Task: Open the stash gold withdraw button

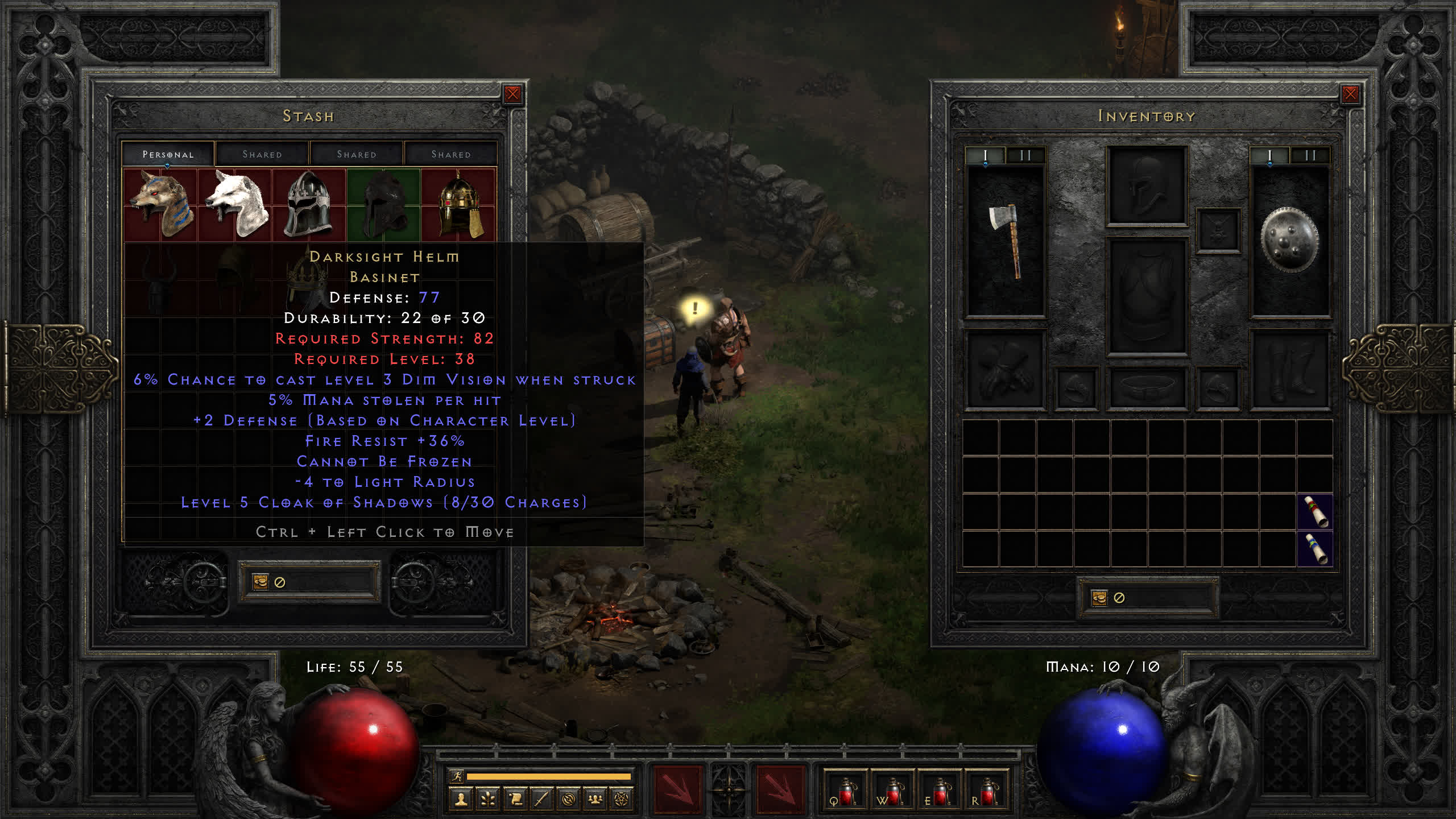Action: [x=260, y=582]
